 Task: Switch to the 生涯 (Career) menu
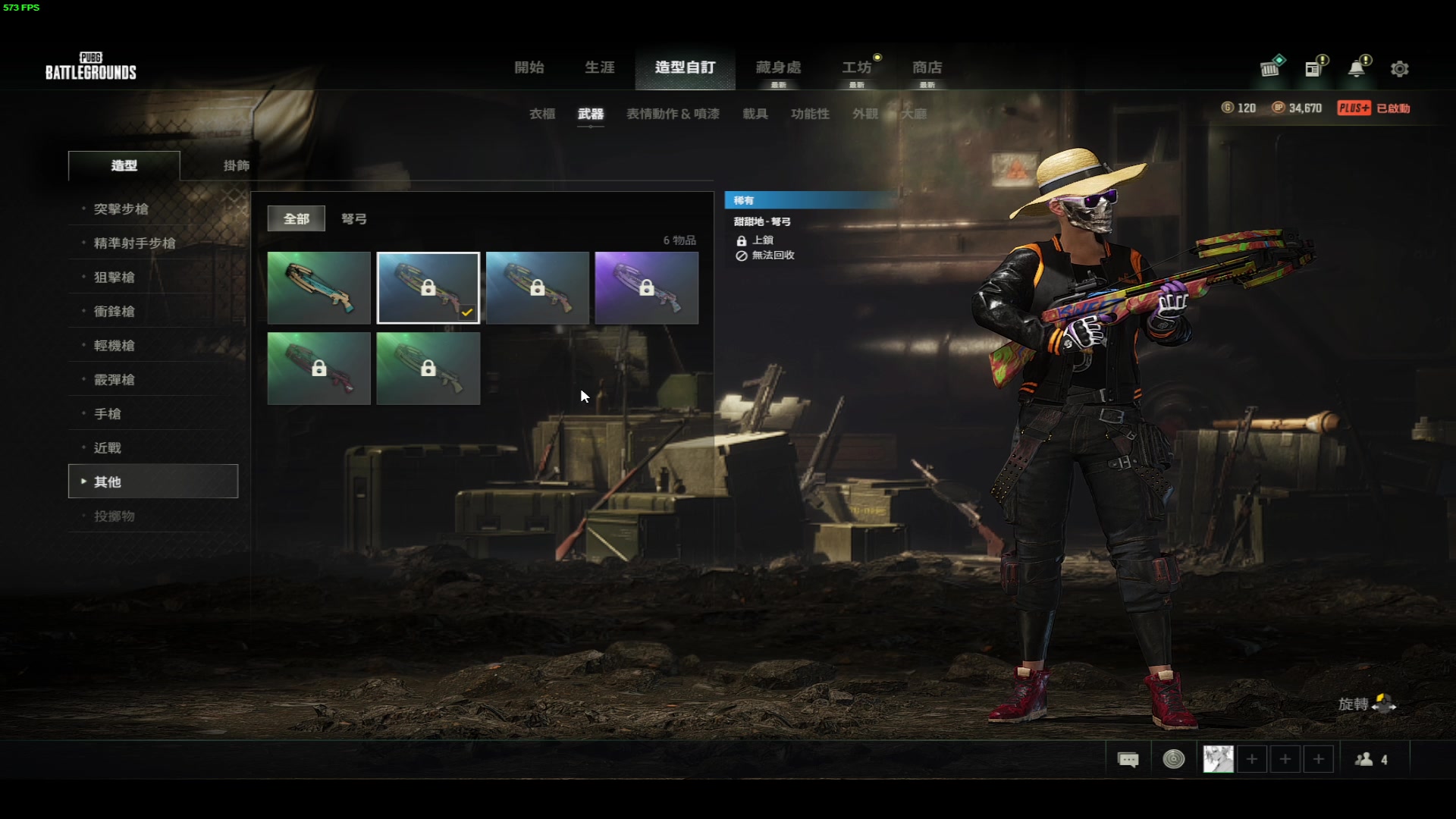tap(599, 67)
